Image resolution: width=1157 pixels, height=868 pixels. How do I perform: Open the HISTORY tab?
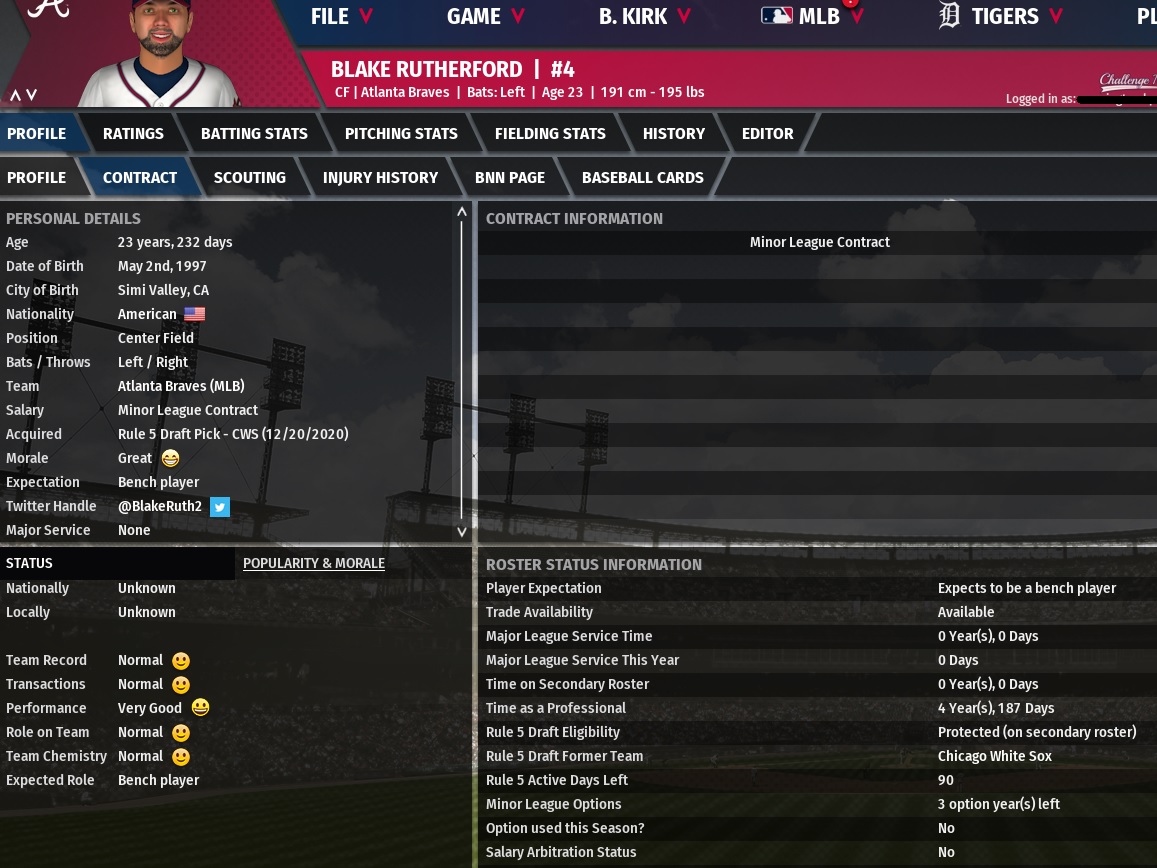673,133
